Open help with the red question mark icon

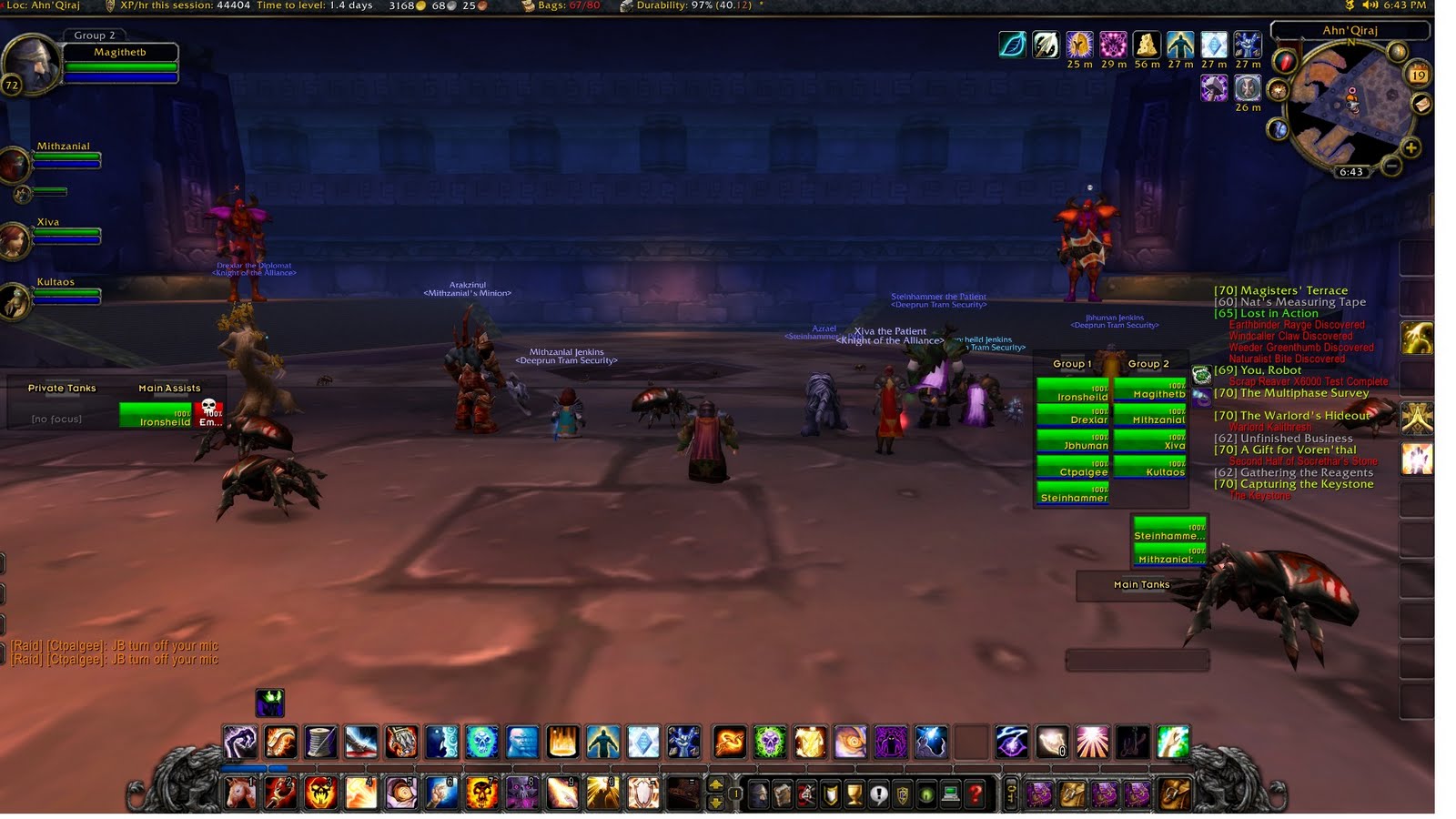(x=976, y=794)
